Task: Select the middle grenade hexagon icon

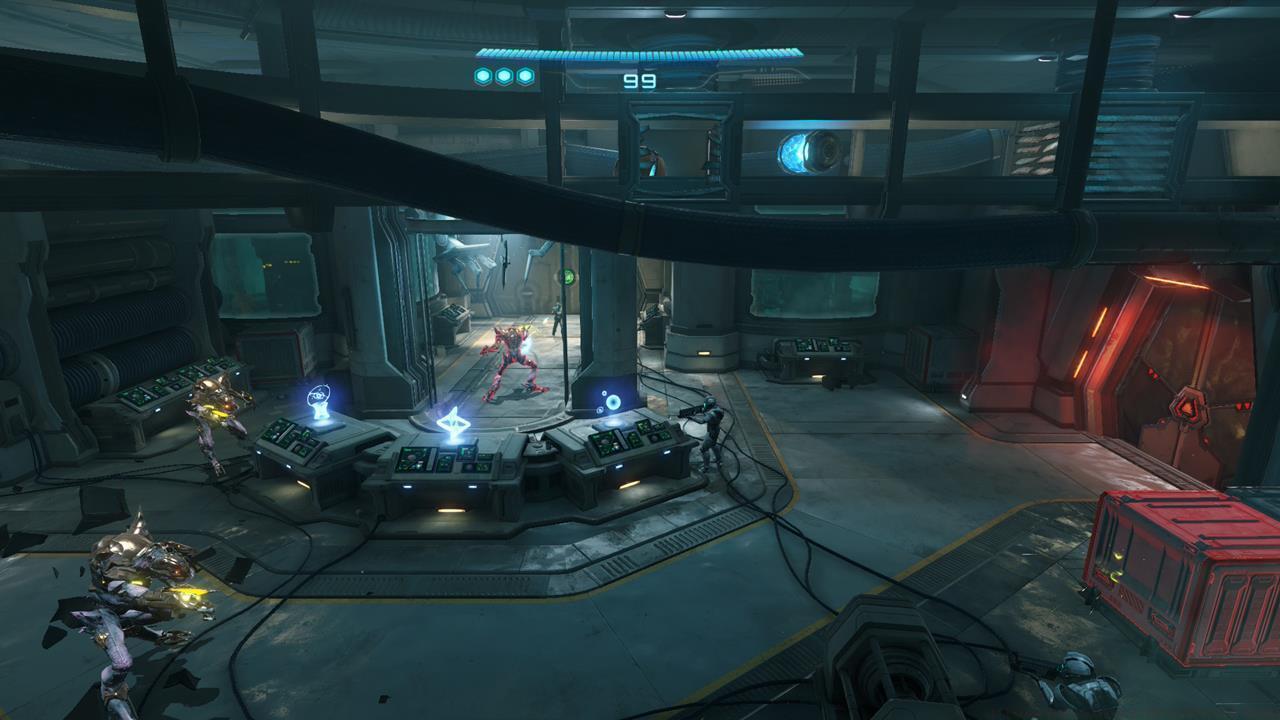Action: (x=503, y=76)
